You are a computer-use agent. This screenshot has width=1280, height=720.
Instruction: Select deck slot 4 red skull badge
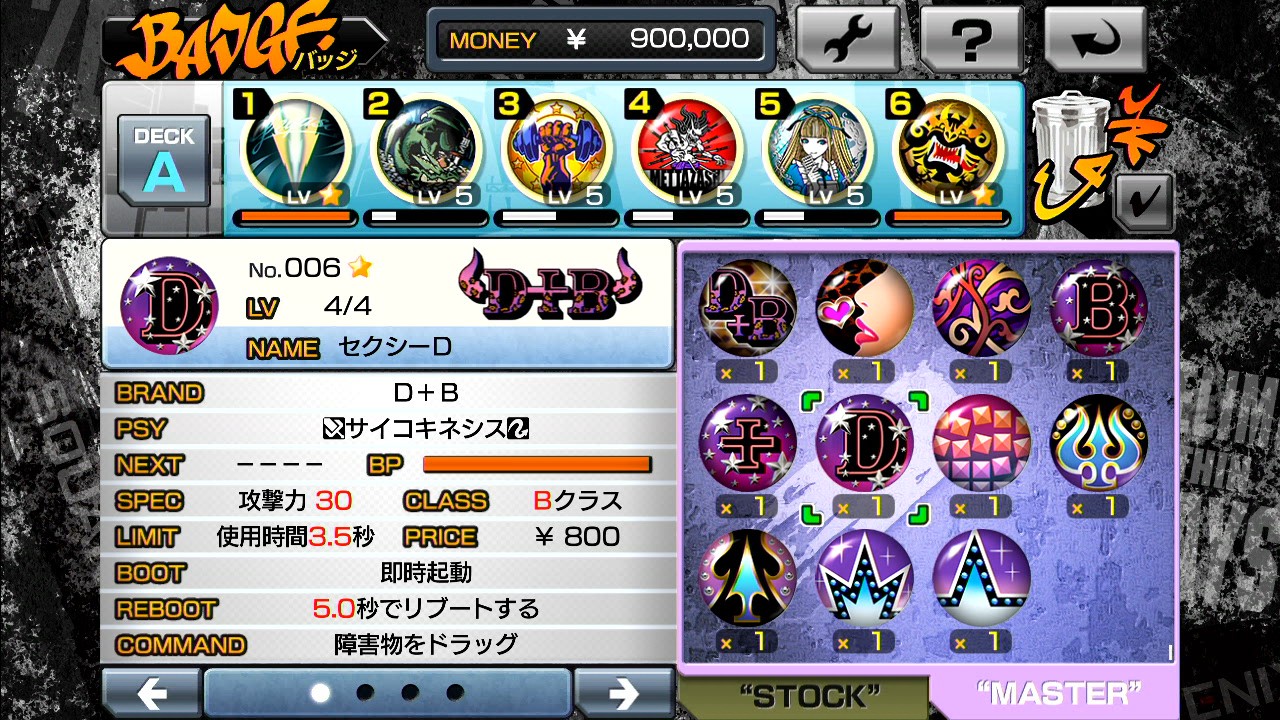pos(686,150)
